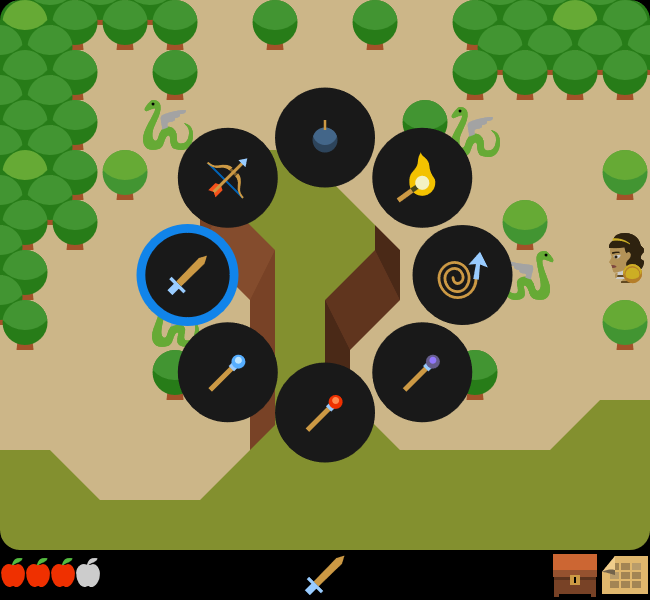The height and width of the screenshot is (600, 650).
Task: Open the parchment map
Action: click(625, 575)
